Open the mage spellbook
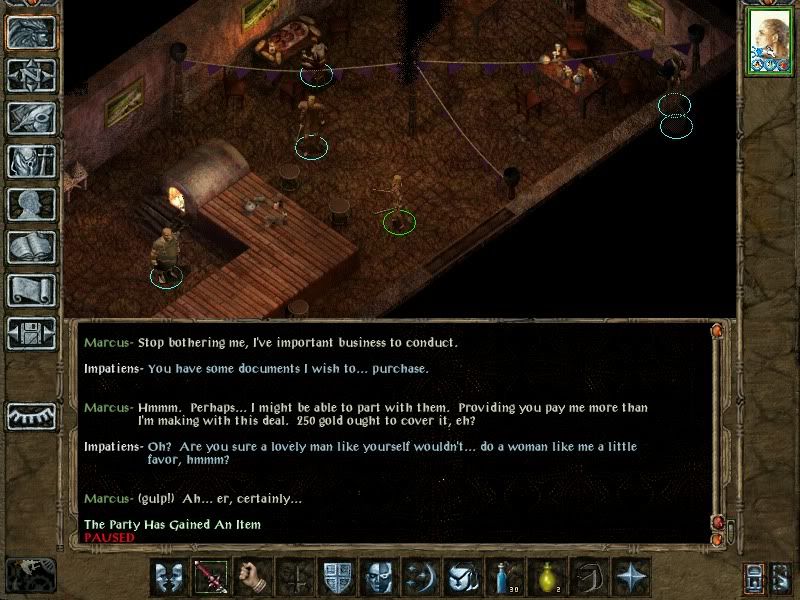This screenshot has width=800, height=600. click(31, 247)
